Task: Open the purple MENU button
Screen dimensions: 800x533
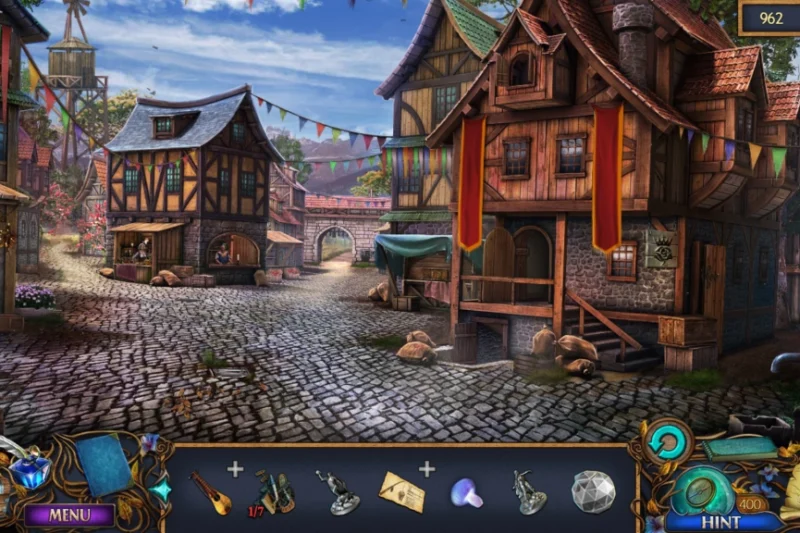Action: coord(69,515)
